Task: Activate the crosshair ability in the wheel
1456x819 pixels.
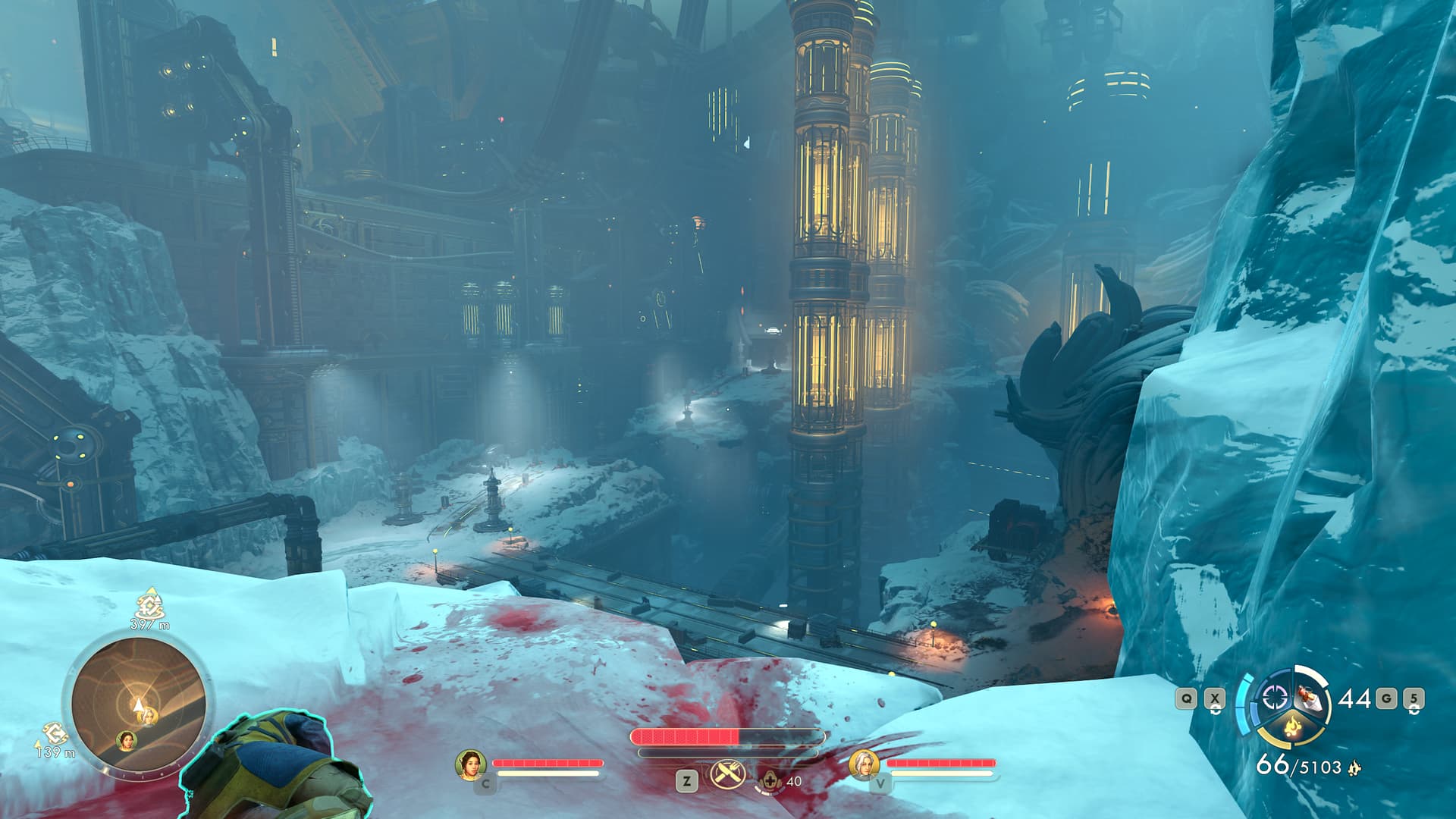Action: click(1273, 698)
